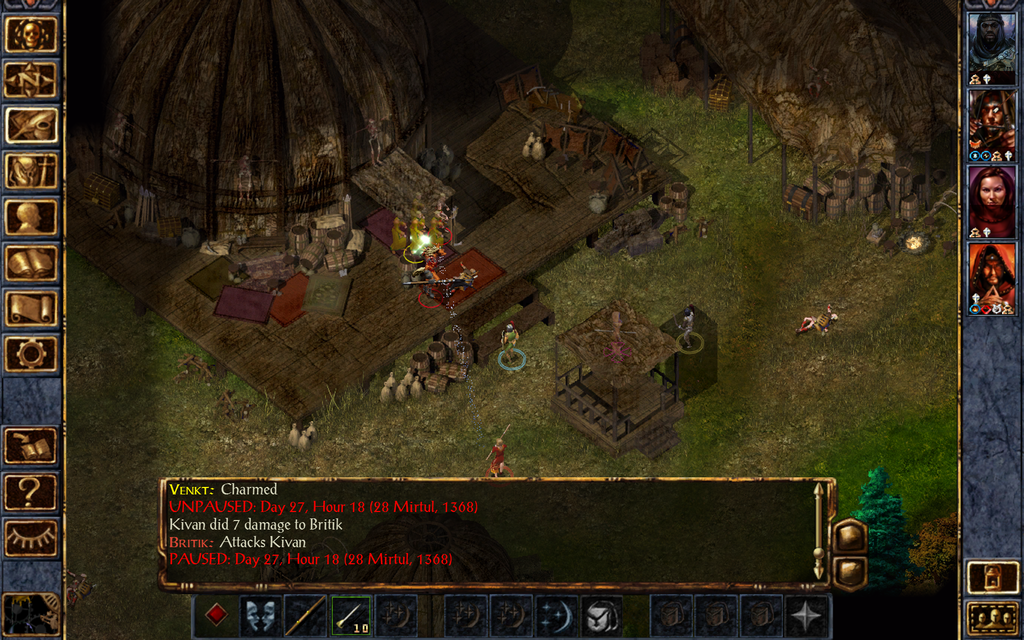The width and height of the screenshot is (1024, 640).
Task: Open the character record head icon
Action: [x=30, y=217]
